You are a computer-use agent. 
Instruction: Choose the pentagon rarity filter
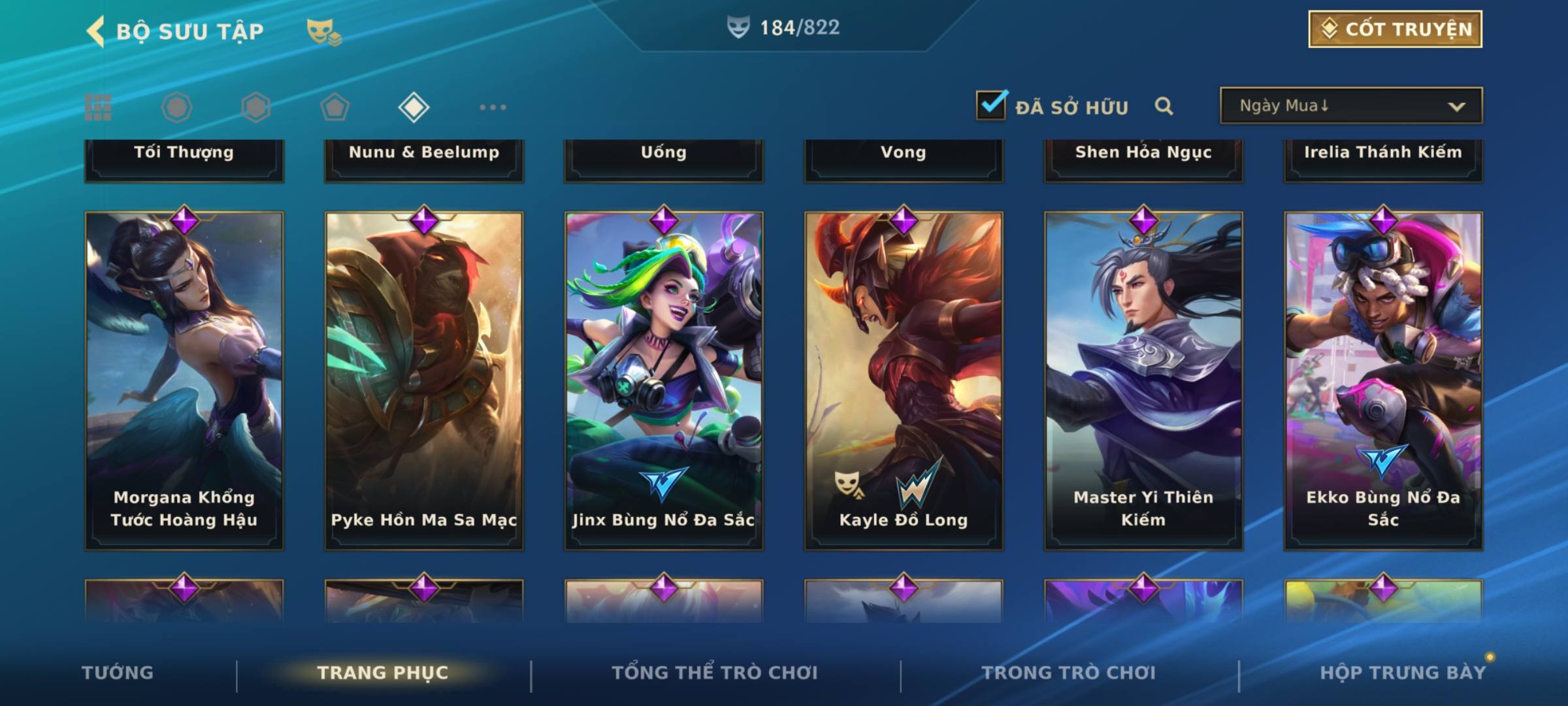point(335,107)
